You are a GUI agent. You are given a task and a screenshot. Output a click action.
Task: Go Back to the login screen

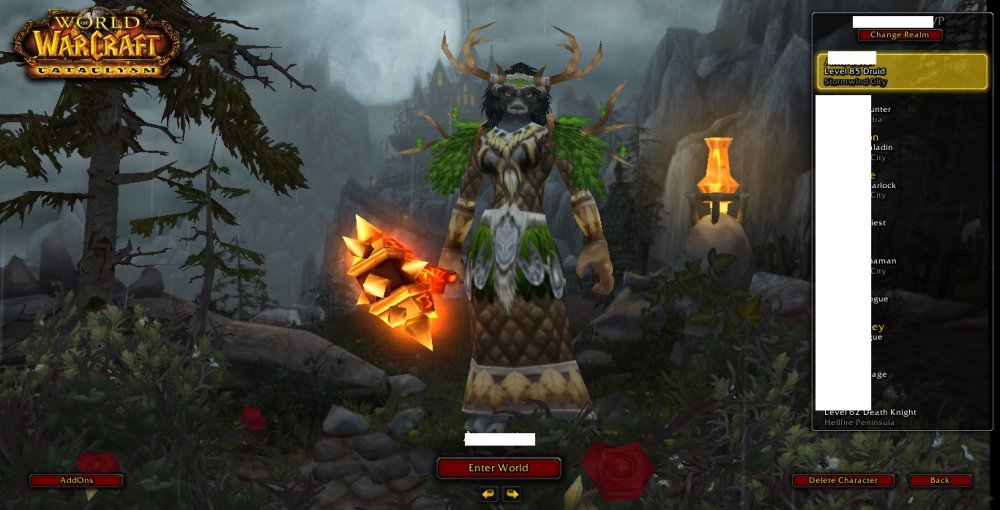[939, 480]
